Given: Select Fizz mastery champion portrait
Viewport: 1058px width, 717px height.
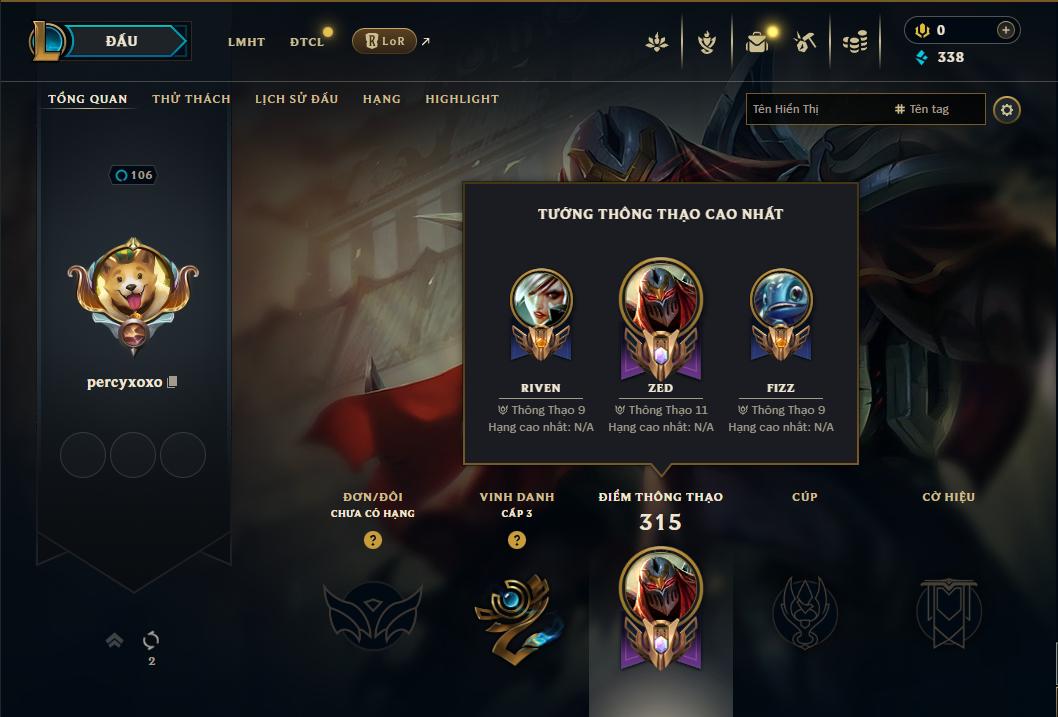Looking at the screenshot, I should pyautogui.click(x=781, y=300).
